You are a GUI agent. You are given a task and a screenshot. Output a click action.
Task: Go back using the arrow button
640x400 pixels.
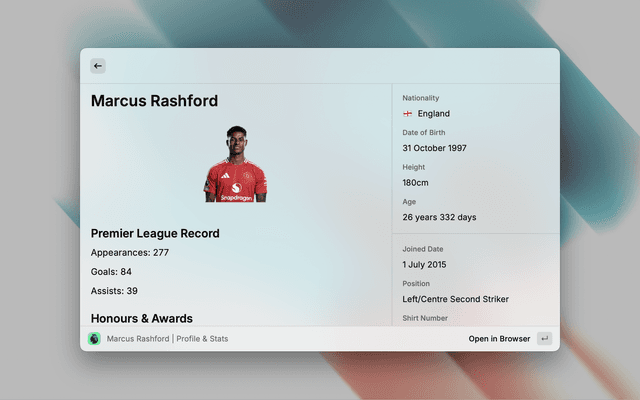click(98, 66)
